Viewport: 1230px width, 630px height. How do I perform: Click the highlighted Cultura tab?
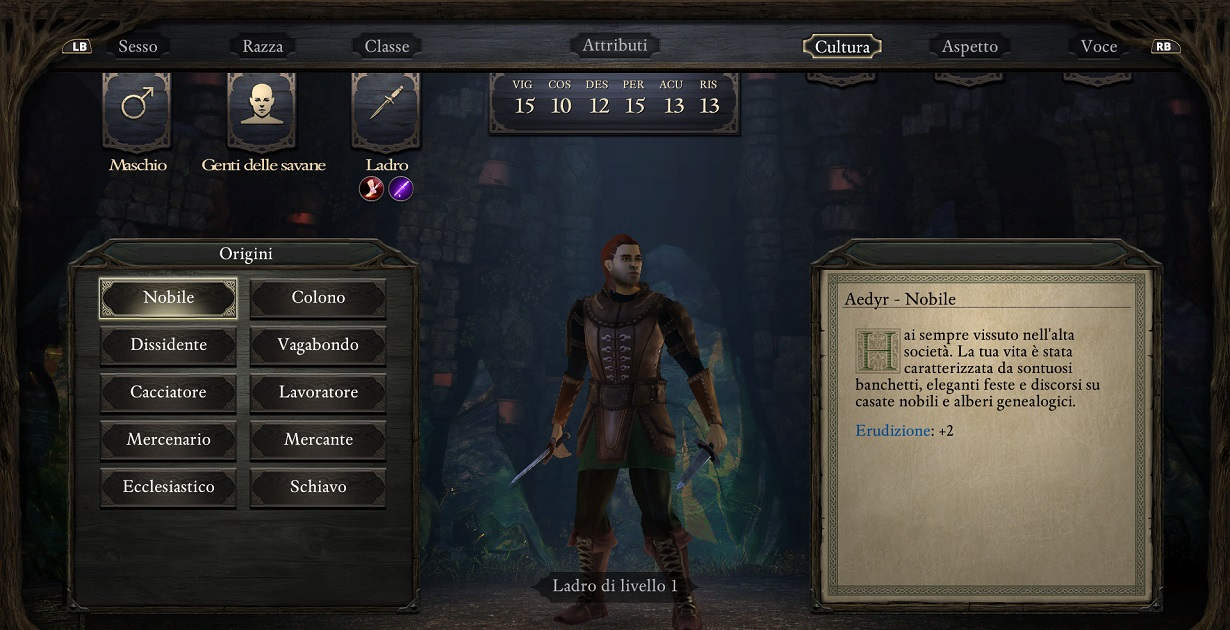coord(842,47)
